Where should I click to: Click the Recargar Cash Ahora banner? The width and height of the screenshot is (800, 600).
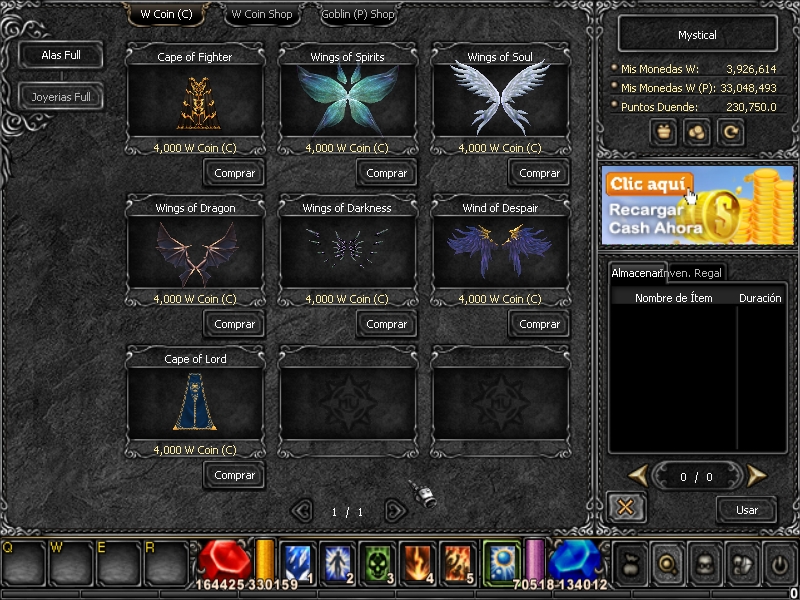click(698, 205)
